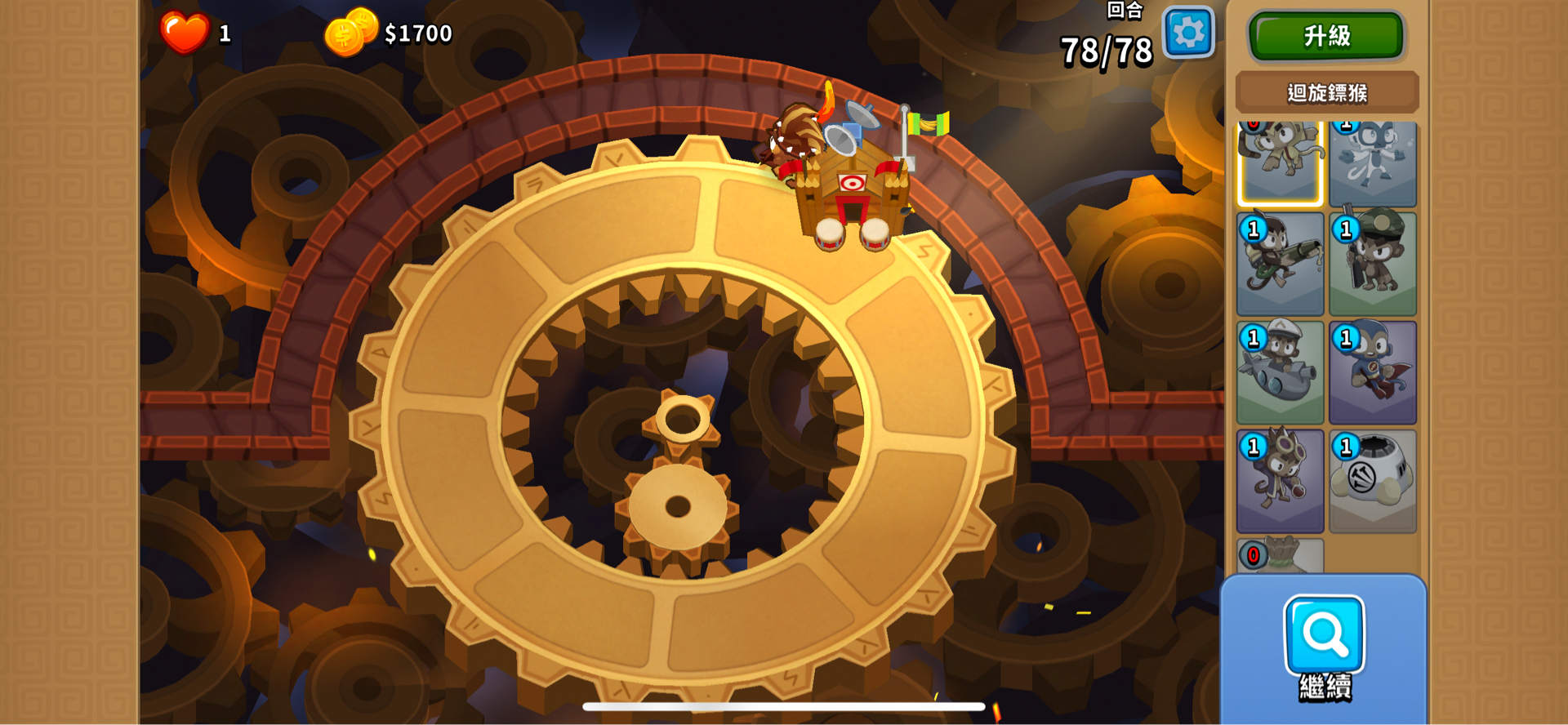This screenshot has height=725, width=1568.
Task: Select the Monkey Sub tower icon
Action: coord(1280,371)
